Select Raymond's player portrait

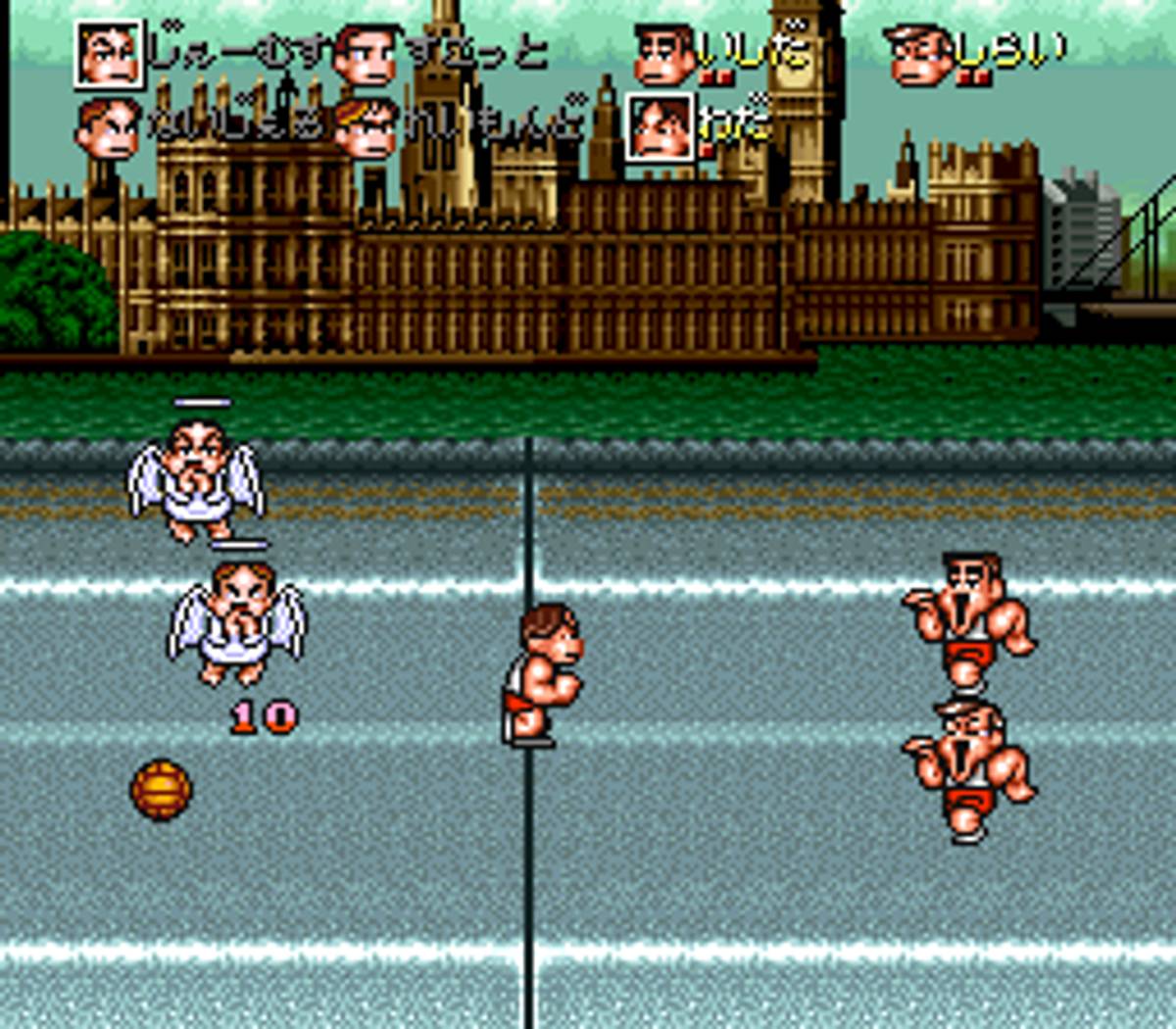[x=365, y=128]
